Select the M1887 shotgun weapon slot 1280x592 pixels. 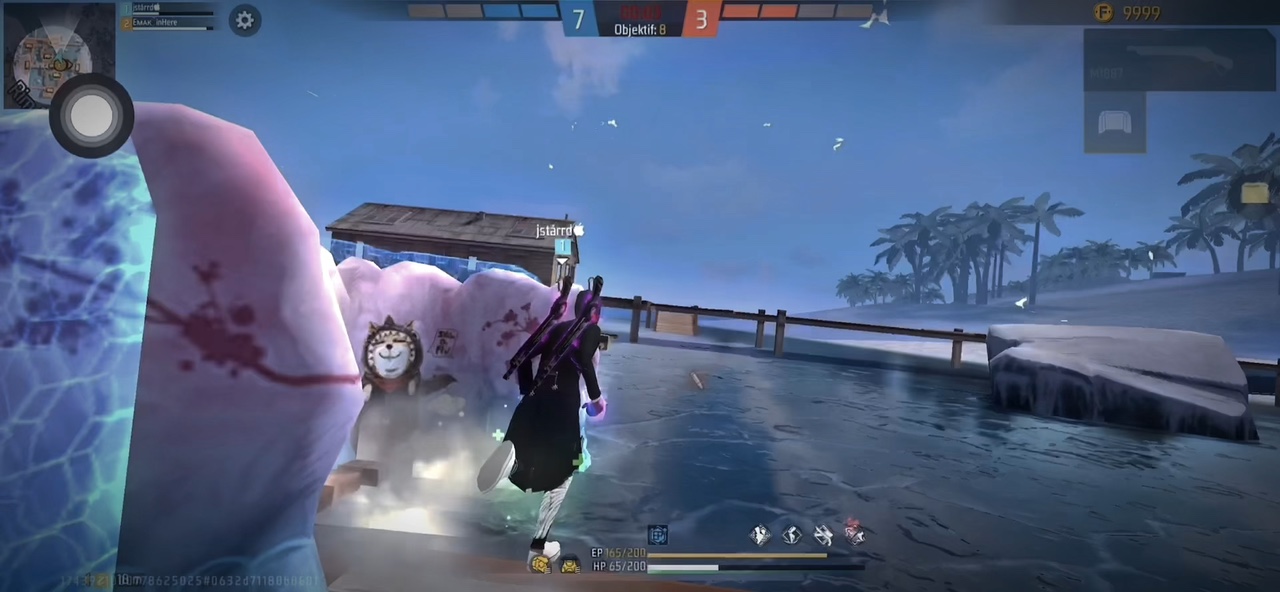[1180, 60]
